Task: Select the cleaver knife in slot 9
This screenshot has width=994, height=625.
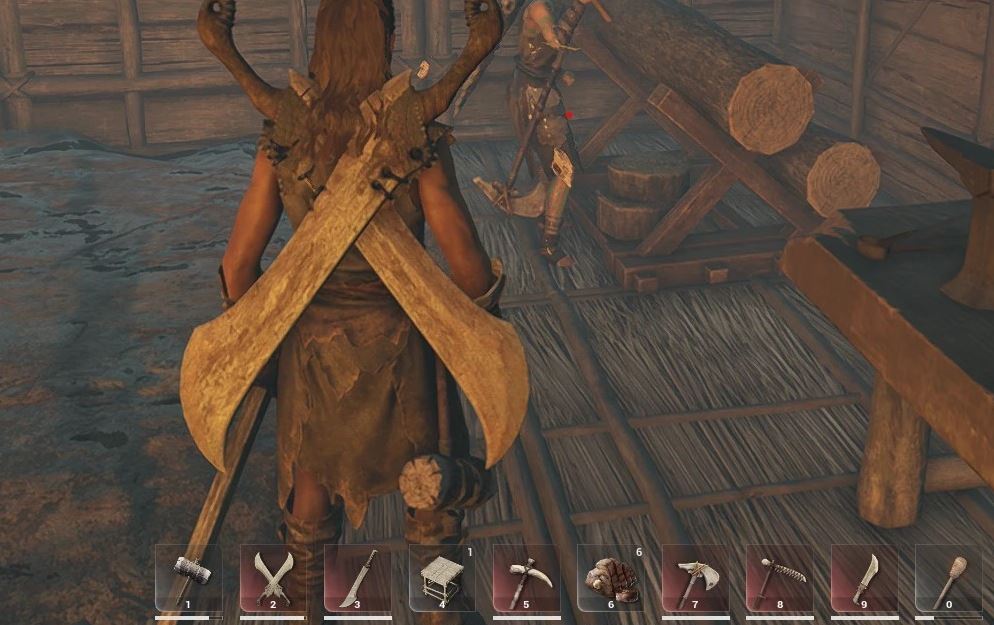Action: tap(864, 577)
